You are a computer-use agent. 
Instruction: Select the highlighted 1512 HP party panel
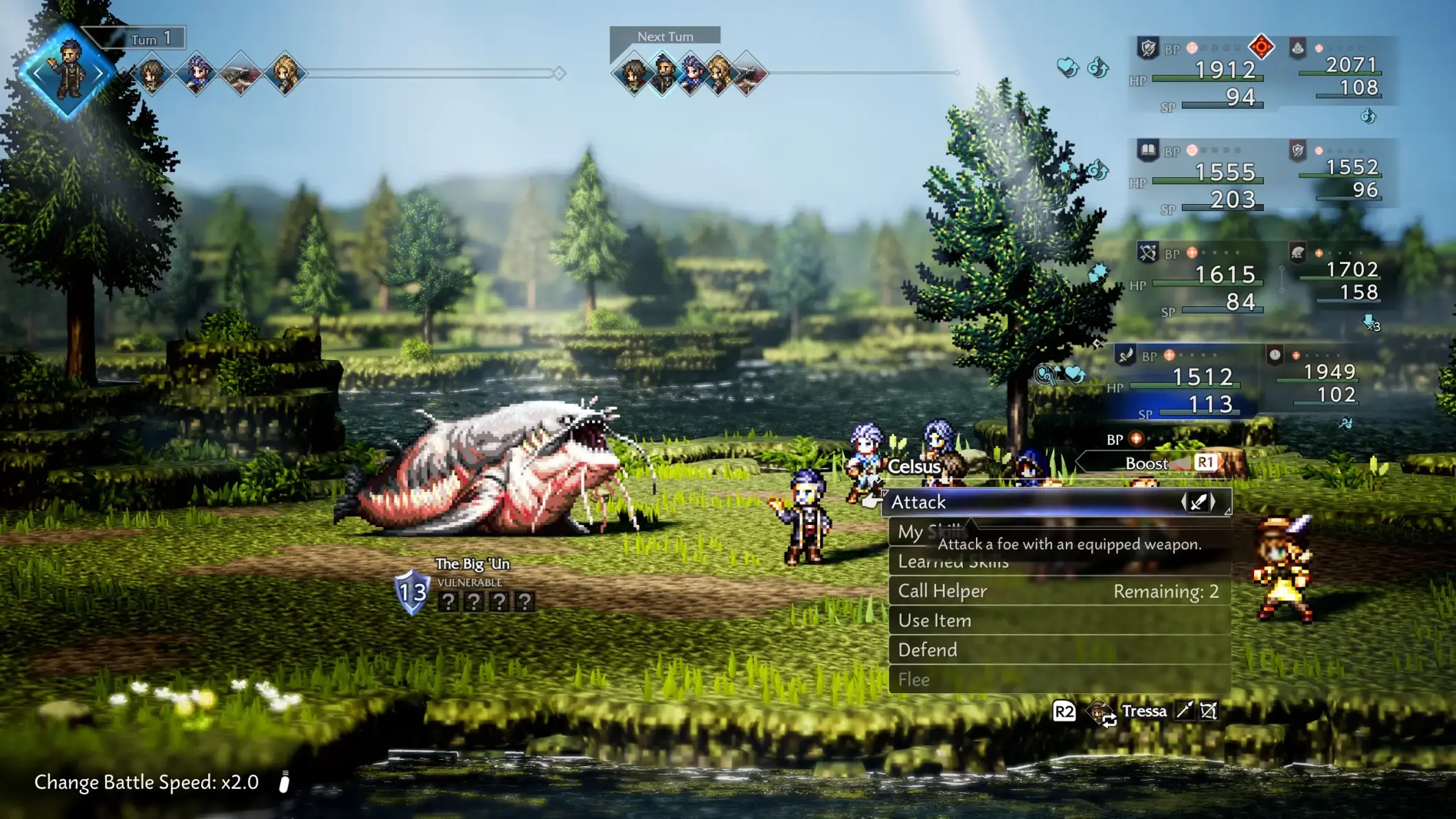tap(1188, 382)
